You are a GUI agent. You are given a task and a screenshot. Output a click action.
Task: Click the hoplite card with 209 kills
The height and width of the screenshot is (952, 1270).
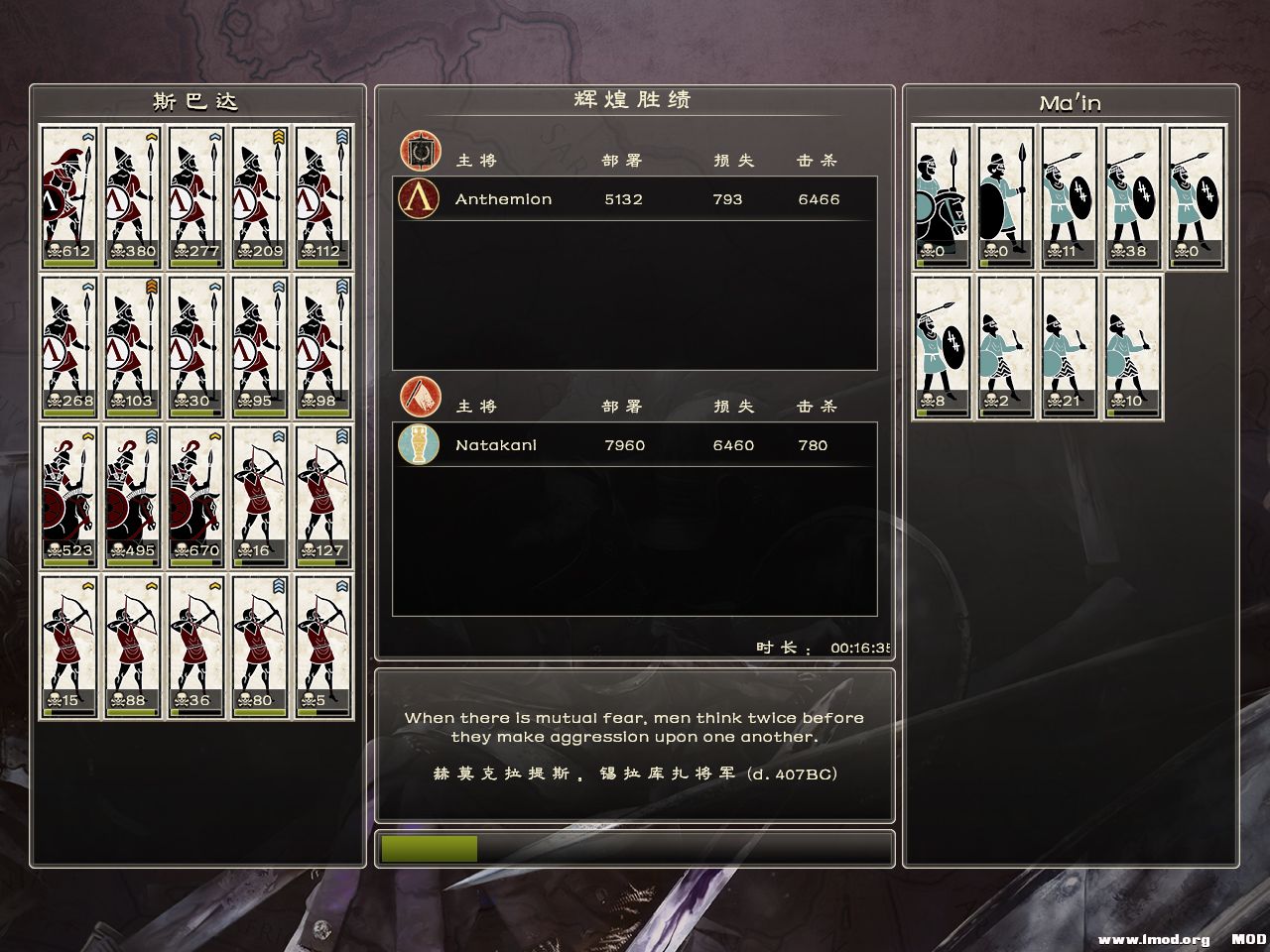coord(260,196)
